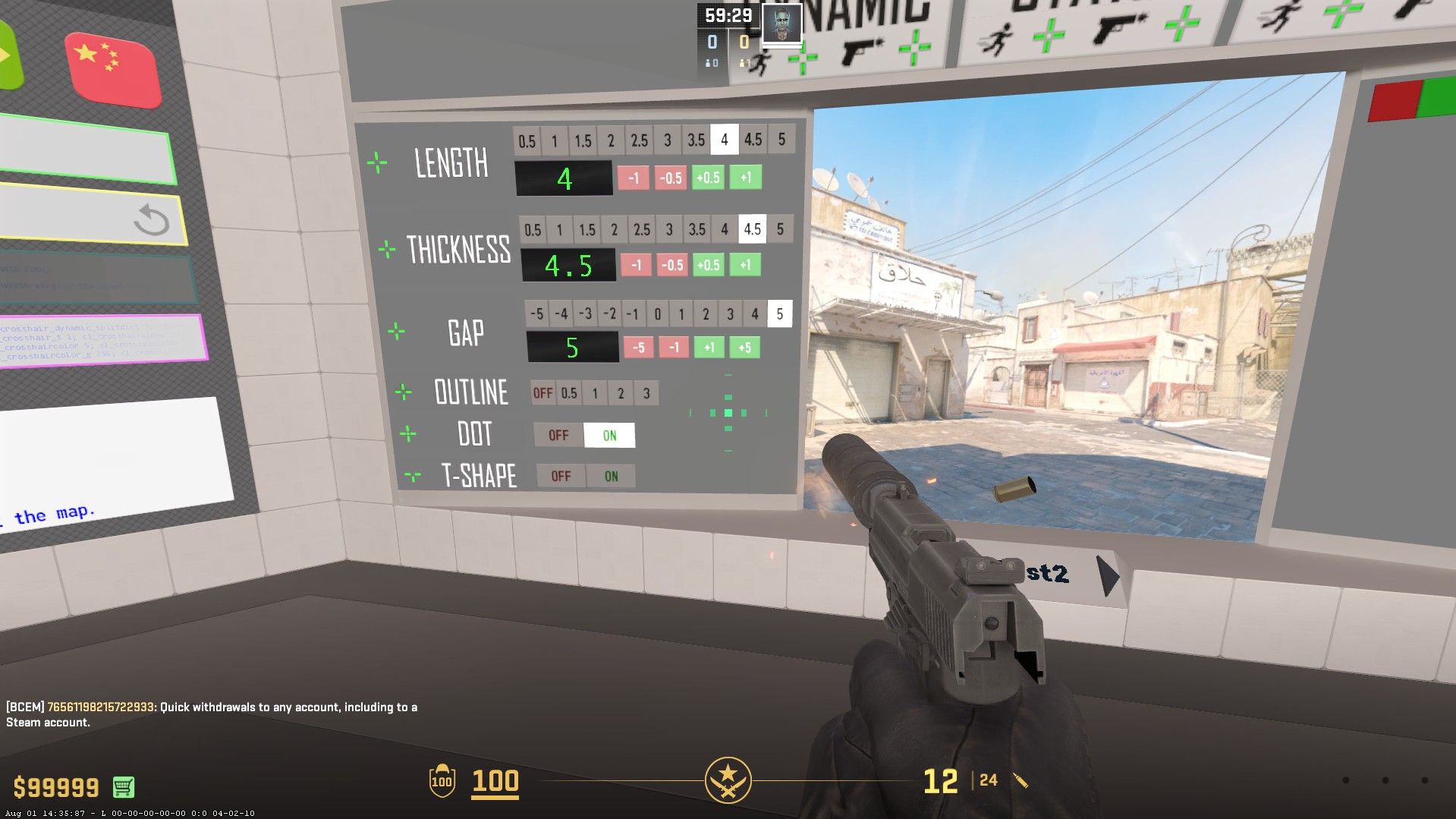Image resolution: width=1456 pixels, height=819 pixels.
Task: Click the reset arrow on the yellow panel
Action: pos(151,222)
